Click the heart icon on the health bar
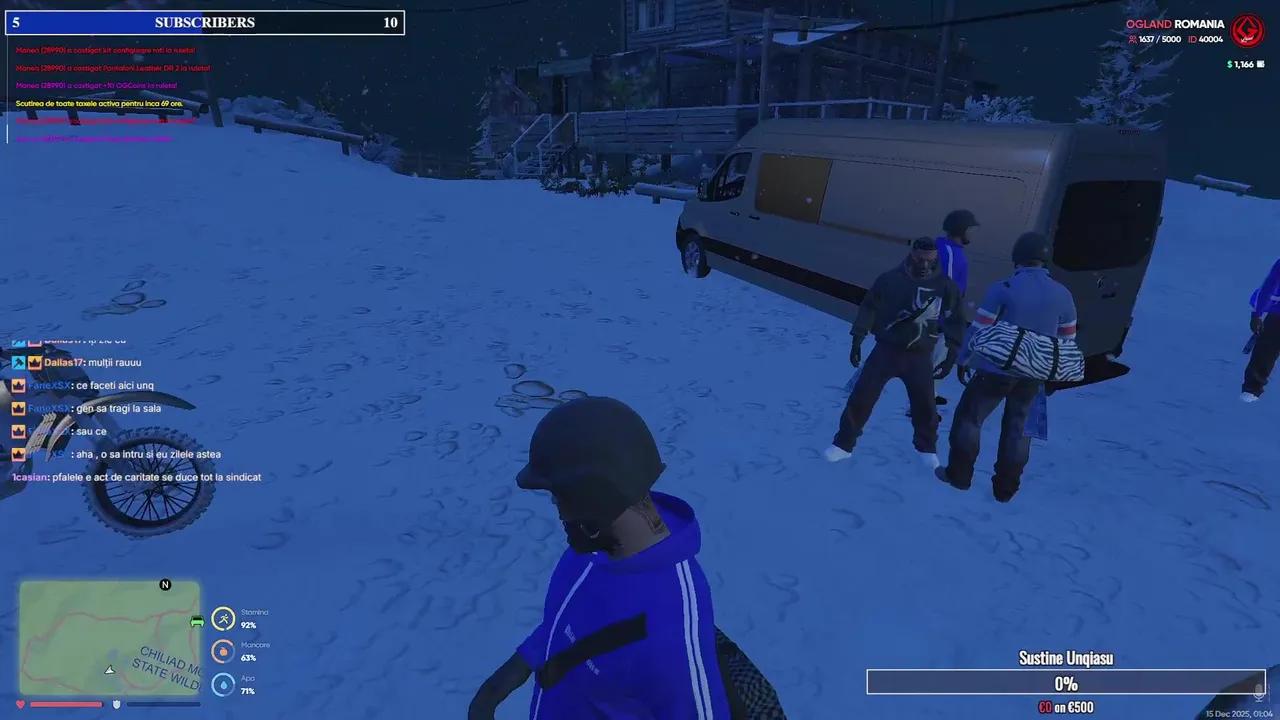Screen dimensions: 1280x720 tap(20, 704)
